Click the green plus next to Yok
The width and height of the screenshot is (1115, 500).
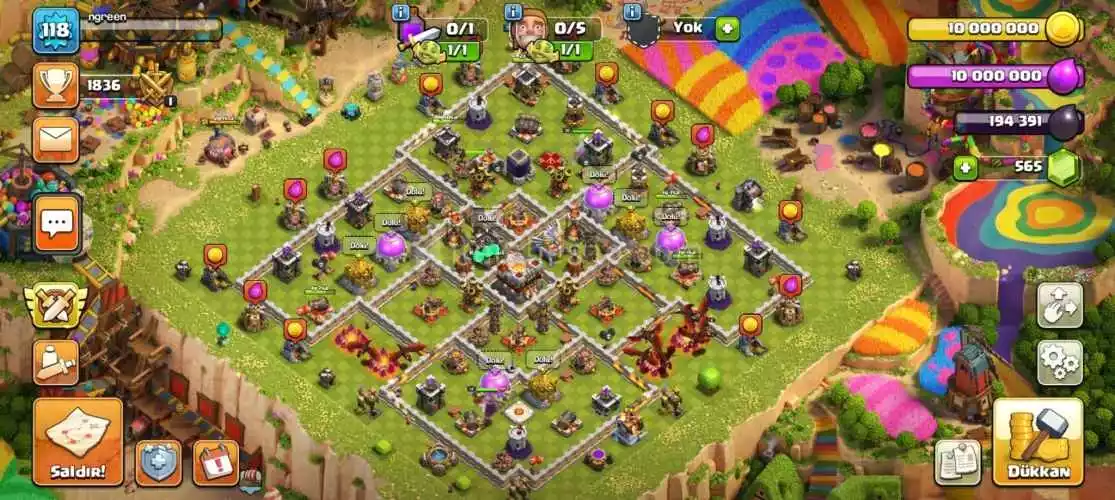(727, 28)
